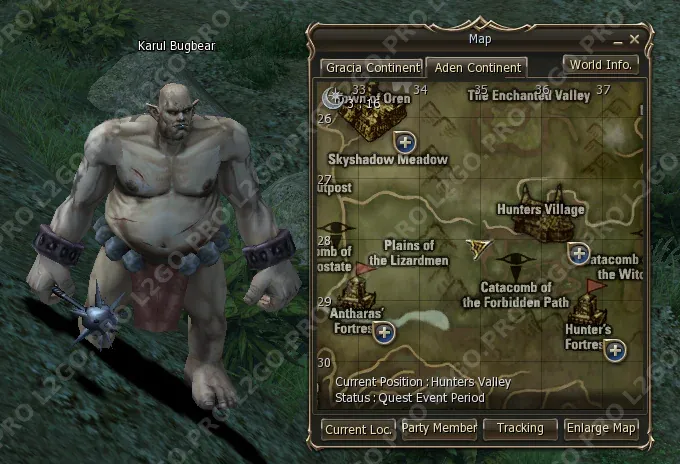Click the plus icon below Antharas' Fortress
This screenshot has width=680, height=464.
click(x=384, y=331)
